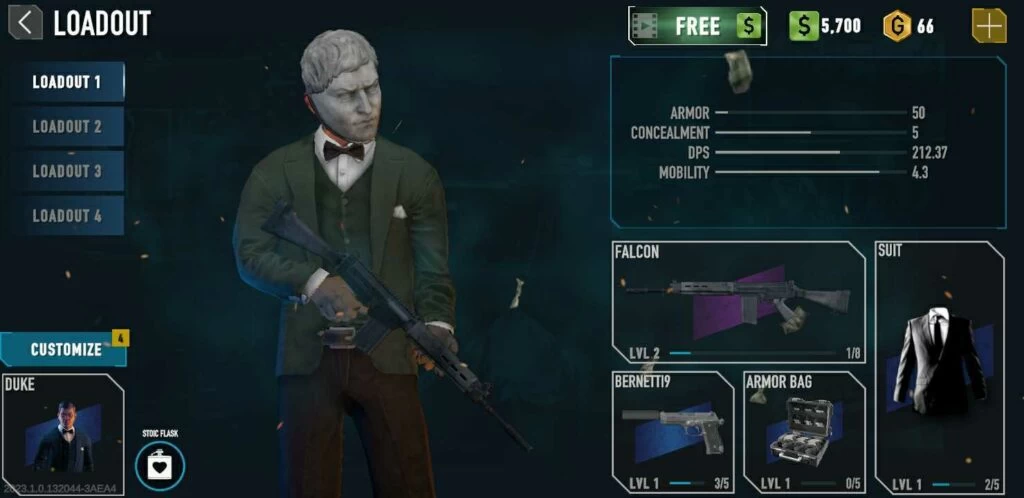Open the Suit armor slot
This screenshot has width=1024, height=498.
click(939, 367)
